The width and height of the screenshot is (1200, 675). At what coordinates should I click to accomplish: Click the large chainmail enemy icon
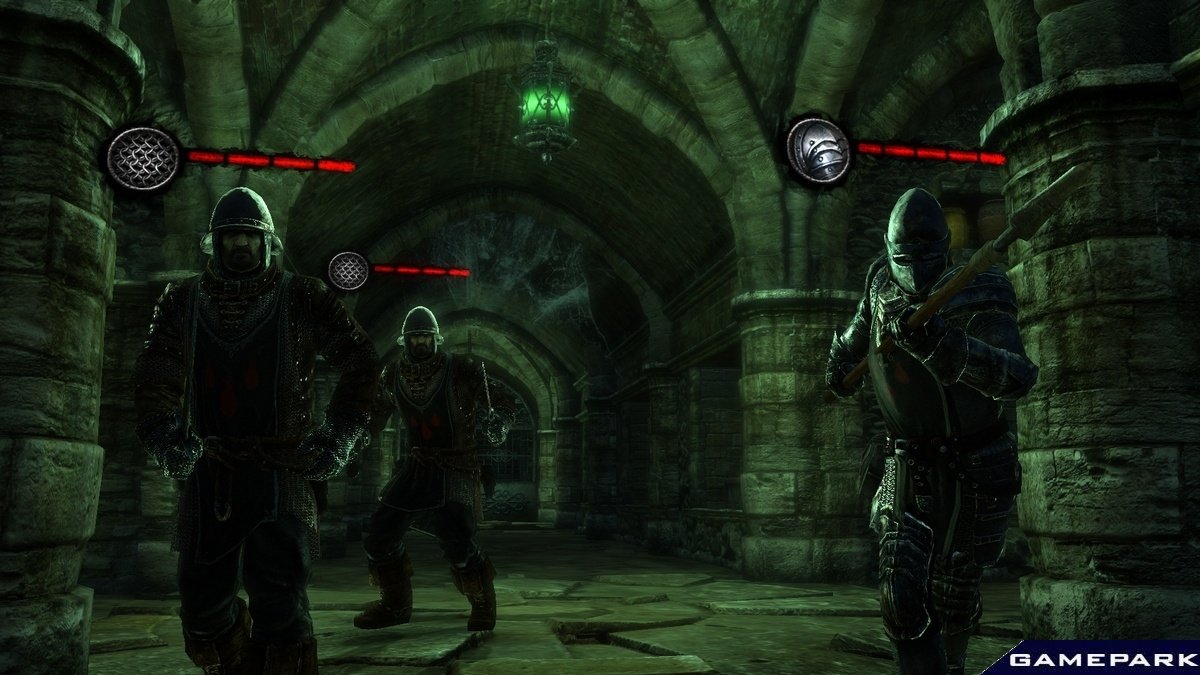pyautogui.click(x=144, y=157)
